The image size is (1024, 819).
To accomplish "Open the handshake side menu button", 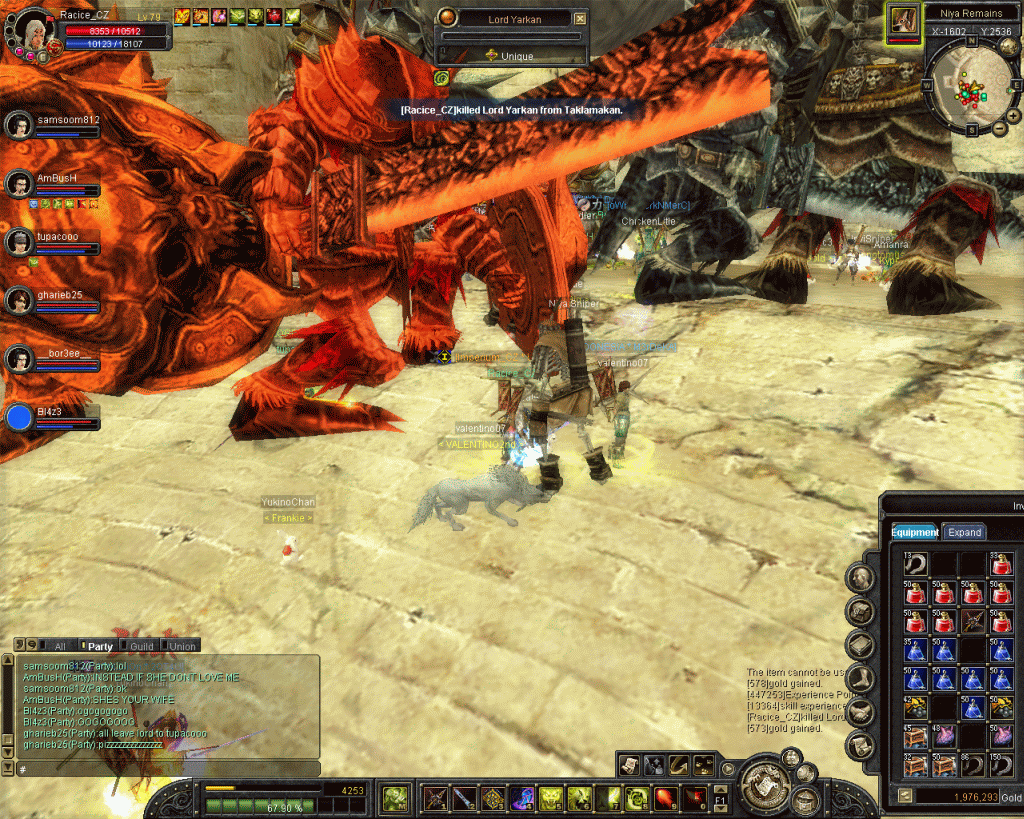I will pyautogui.click(x=861, y=711).
